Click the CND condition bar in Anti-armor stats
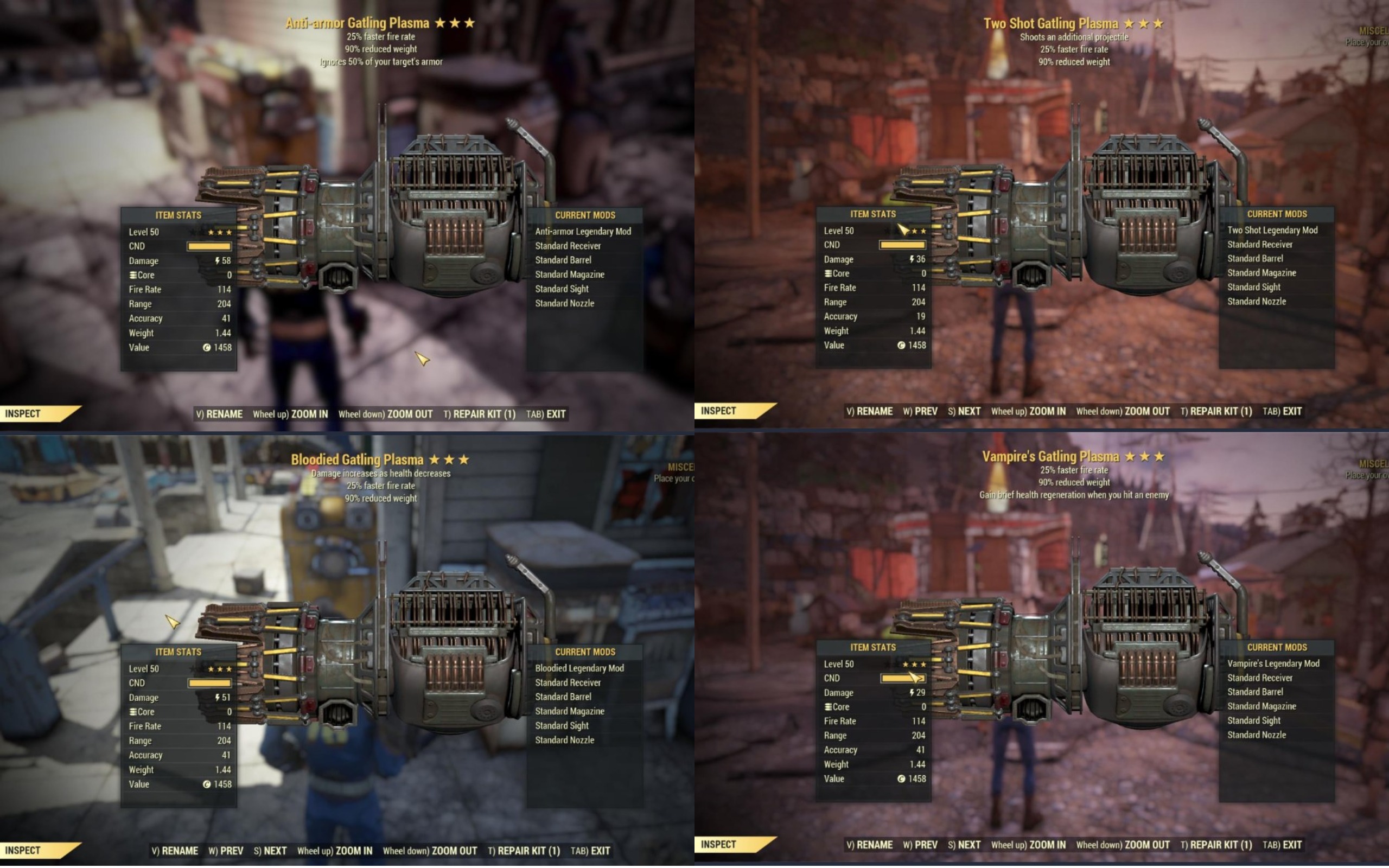 coord(208,246)
